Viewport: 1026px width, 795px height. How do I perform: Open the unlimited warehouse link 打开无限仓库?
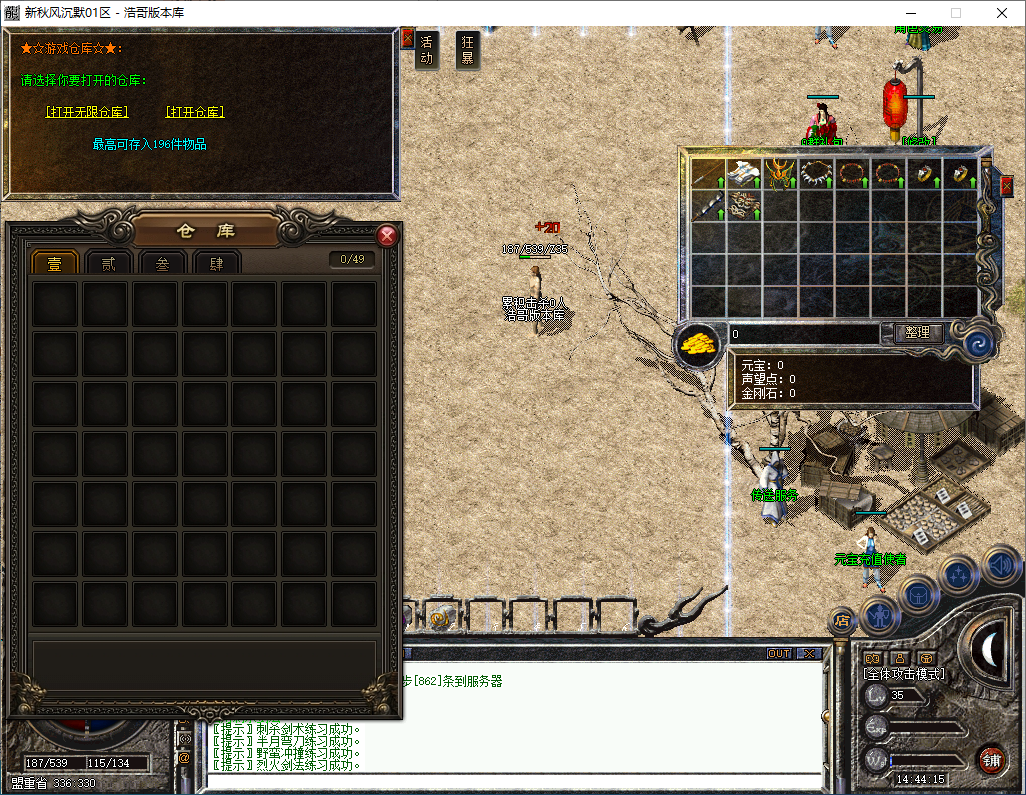click(87, 112)
